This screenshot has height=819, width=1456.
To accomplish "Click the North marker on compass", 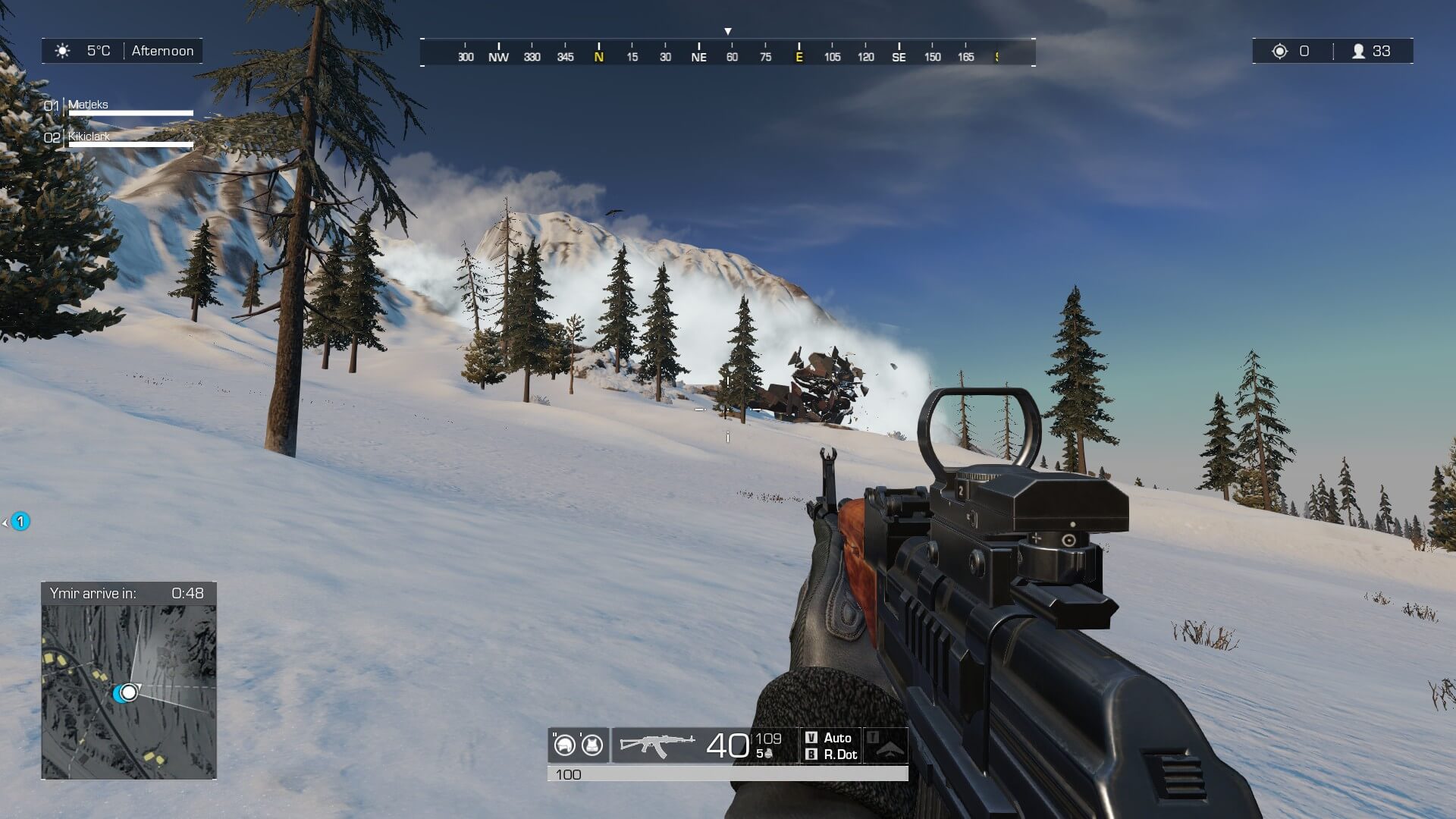I will [x=599, y=56].
